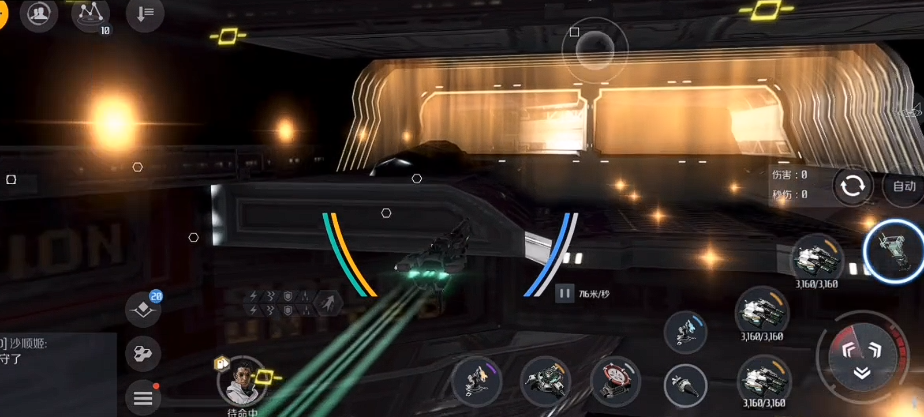This screenshot has height=417, width=924.
Task: Open the three-line main menu
Action: click(x=143, y=397)
